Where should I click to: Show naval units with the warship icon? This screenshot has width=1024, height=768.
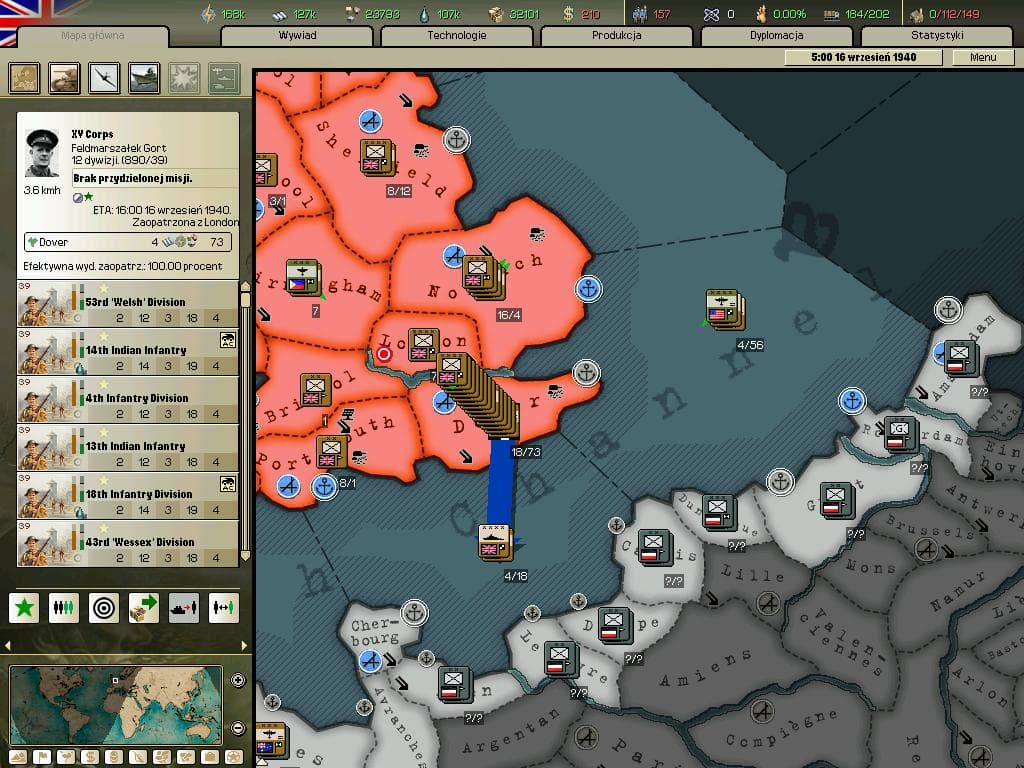pos(144,78)
